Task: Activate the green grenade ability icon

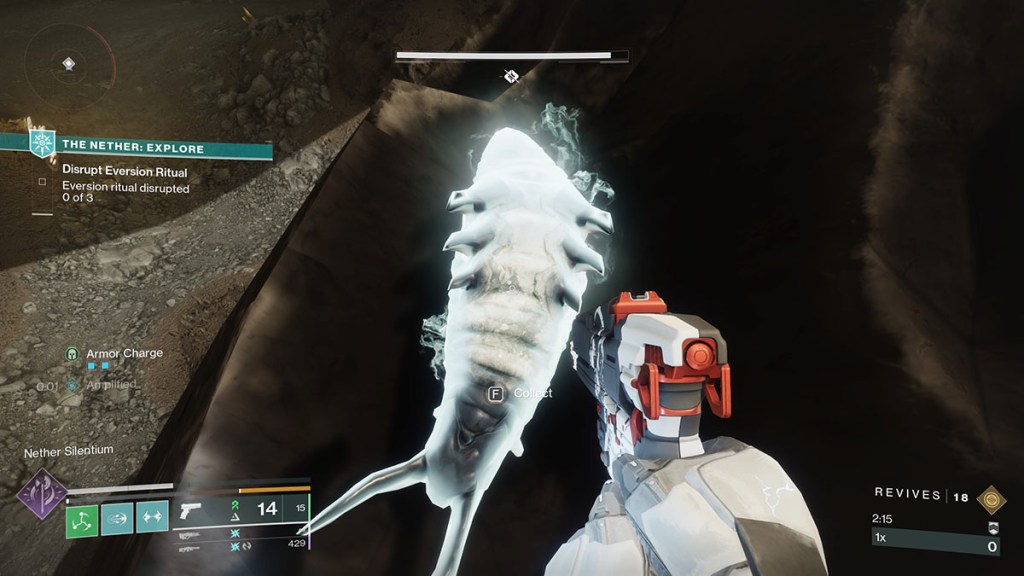Action: (x=82, y=517)
